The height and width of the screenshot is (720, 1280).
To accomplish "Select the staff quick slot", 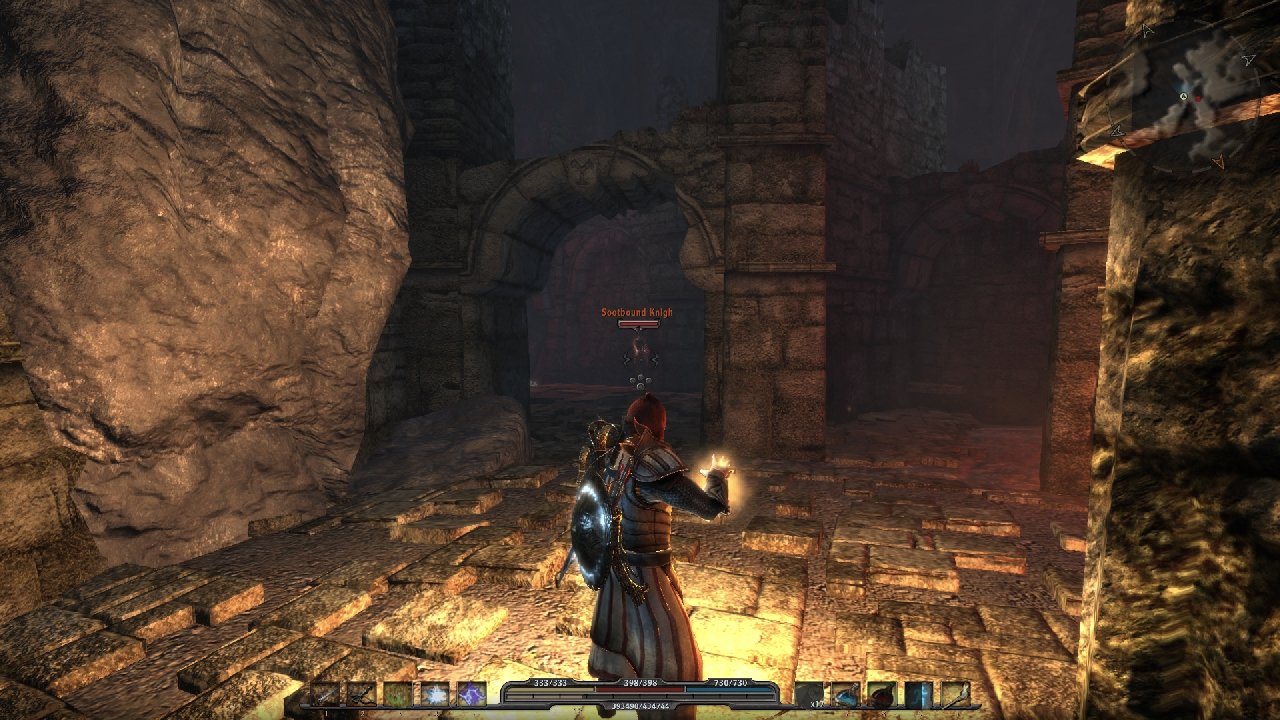I will [x=955, y=694].
